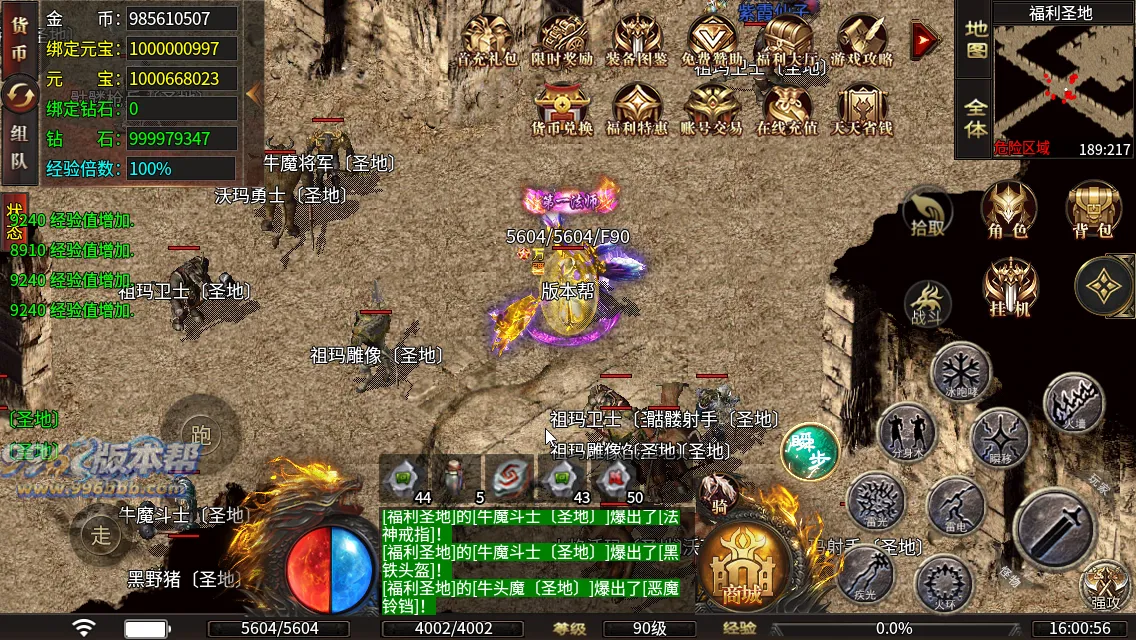1136x640 pixels.
Task: Use the potion bottle with count 5
Action: (455, 477)
